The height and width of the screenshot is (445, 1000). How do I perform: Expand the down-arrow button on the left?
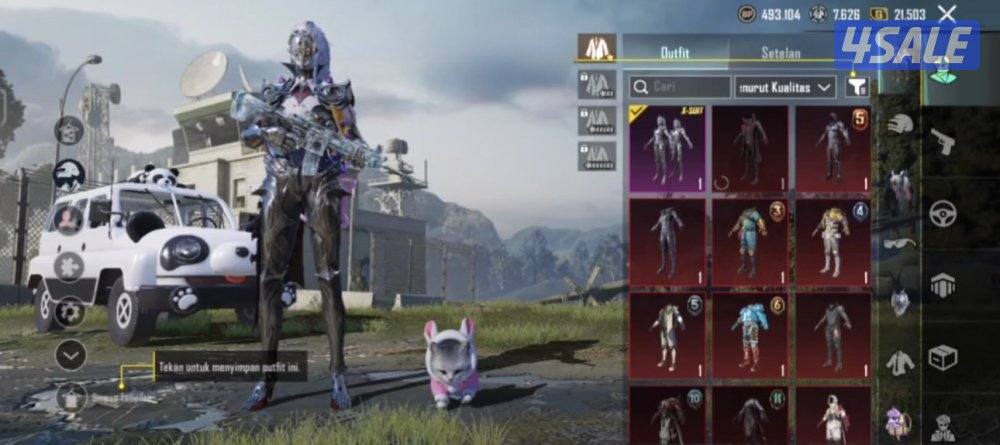70,352
